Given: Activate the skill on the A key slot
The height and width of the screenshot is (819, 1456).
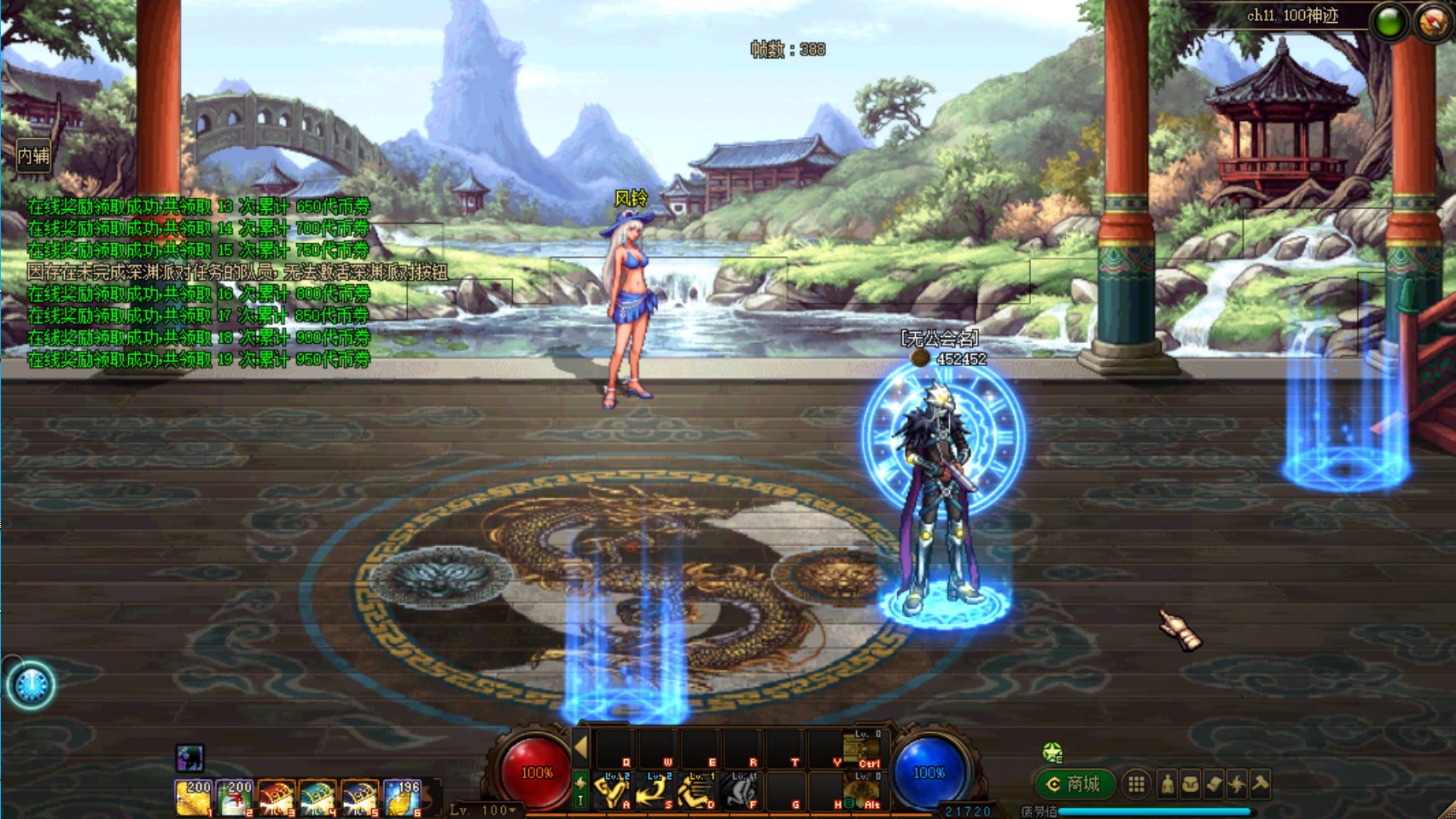Looking at the screenshot, I should (x=612, y=791).
